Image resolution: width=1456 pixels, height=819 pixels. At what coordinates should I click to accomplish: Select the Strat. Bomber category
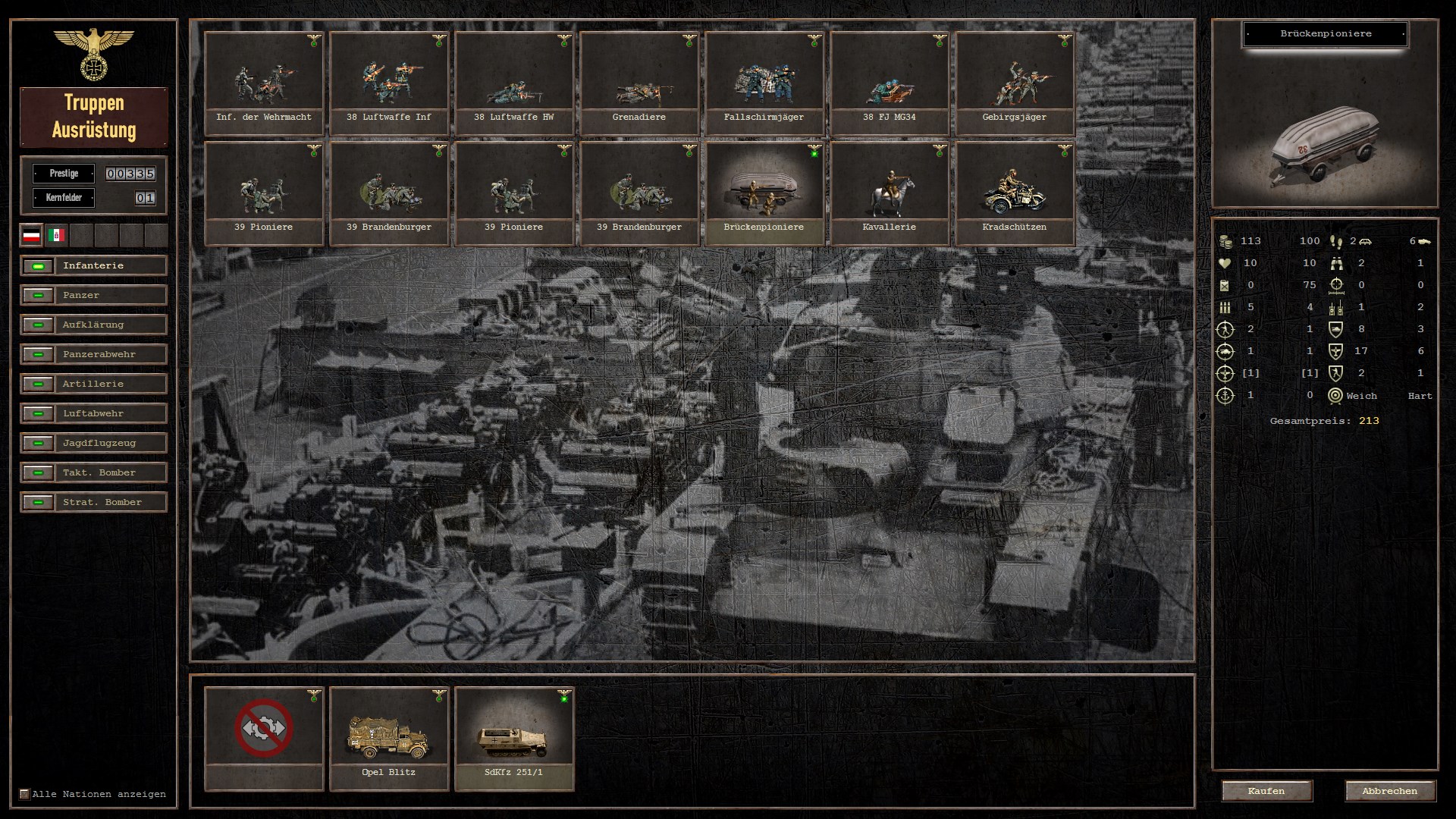93,503
